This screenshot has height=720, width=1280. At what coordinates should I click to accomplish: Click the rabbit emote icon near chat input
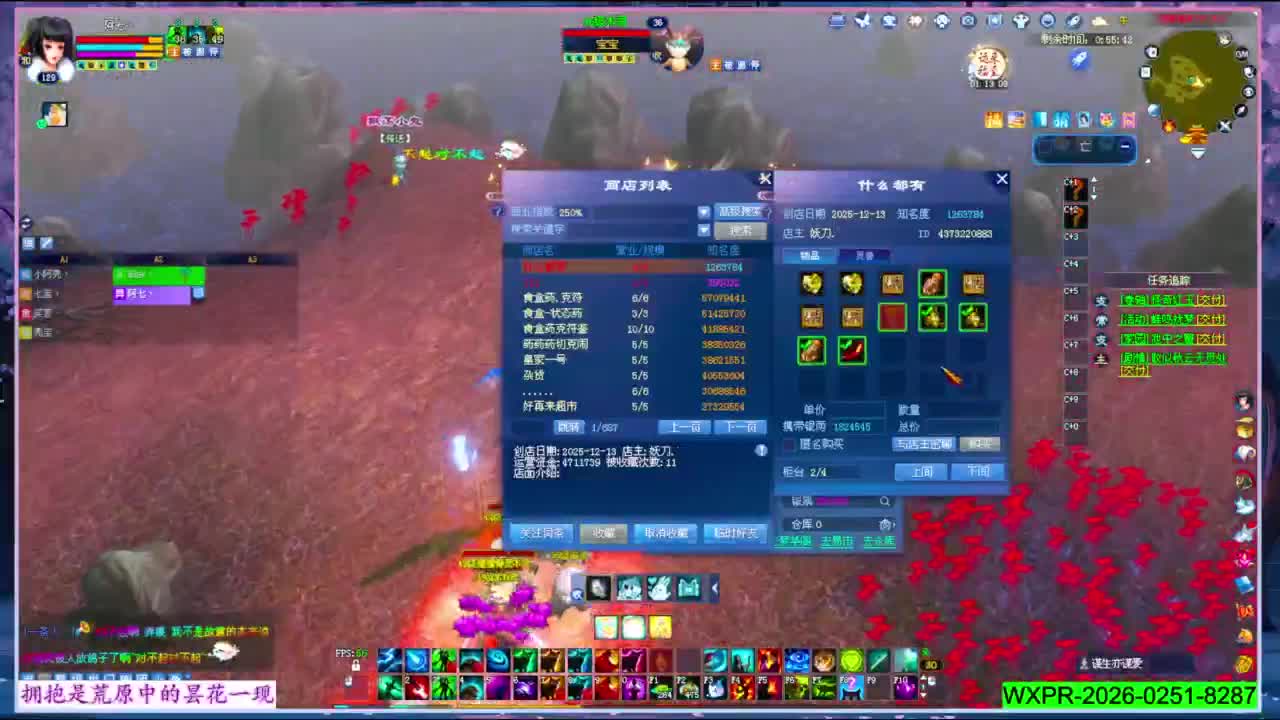click(x=659, y=587)
